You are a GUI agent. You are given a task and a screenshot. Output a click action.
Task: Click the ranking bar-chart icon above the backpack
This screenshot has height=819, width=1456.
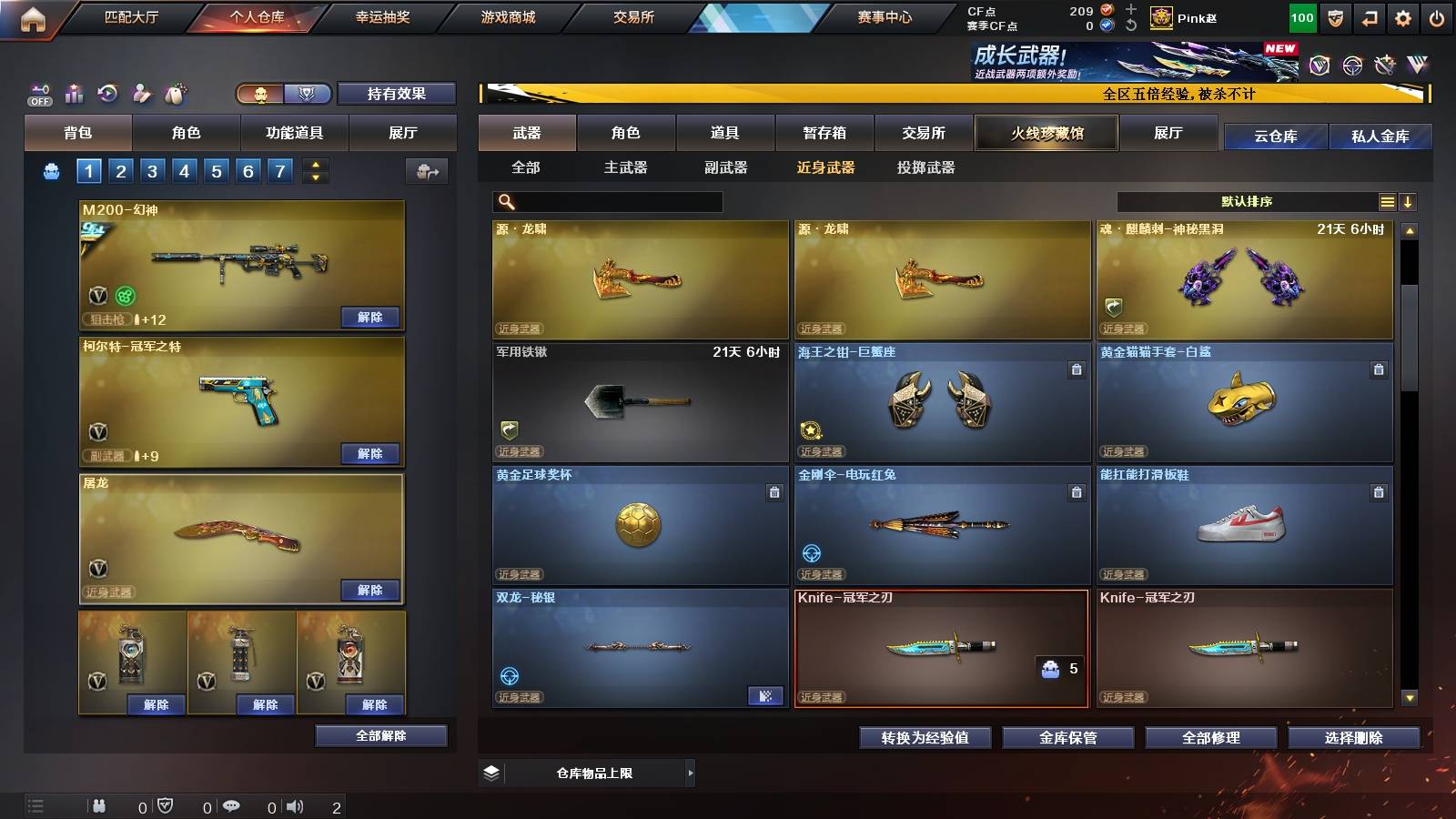coord(73,94)
